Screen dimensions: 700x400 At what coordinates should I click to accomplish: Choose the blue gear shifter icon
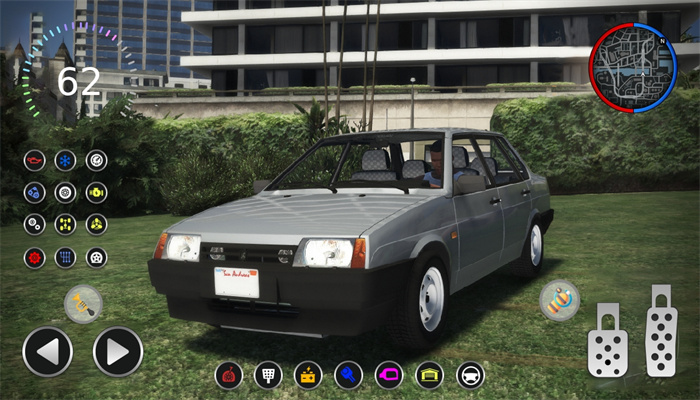65,257
